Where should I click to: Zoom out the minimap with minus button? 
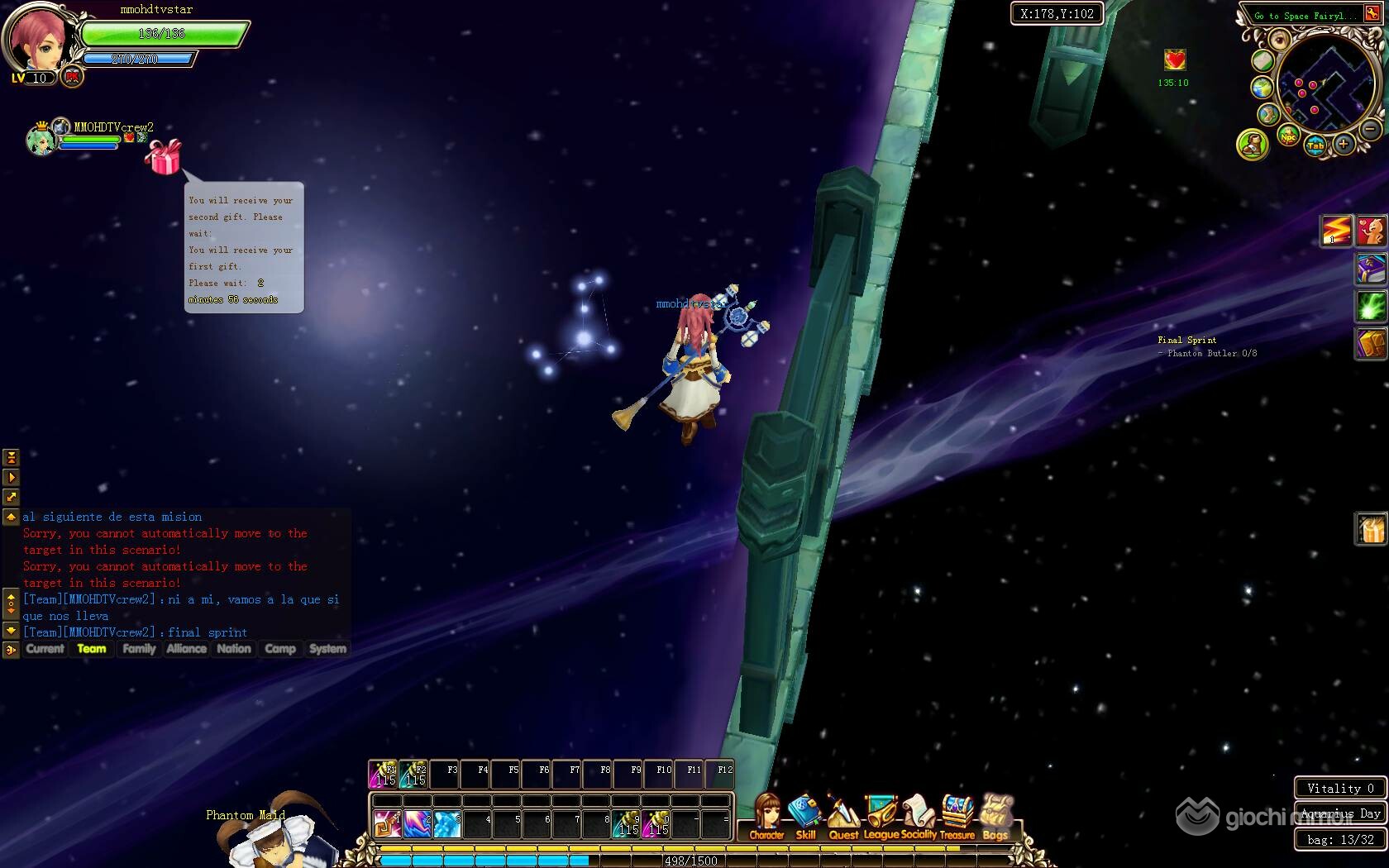(1370, 129)
